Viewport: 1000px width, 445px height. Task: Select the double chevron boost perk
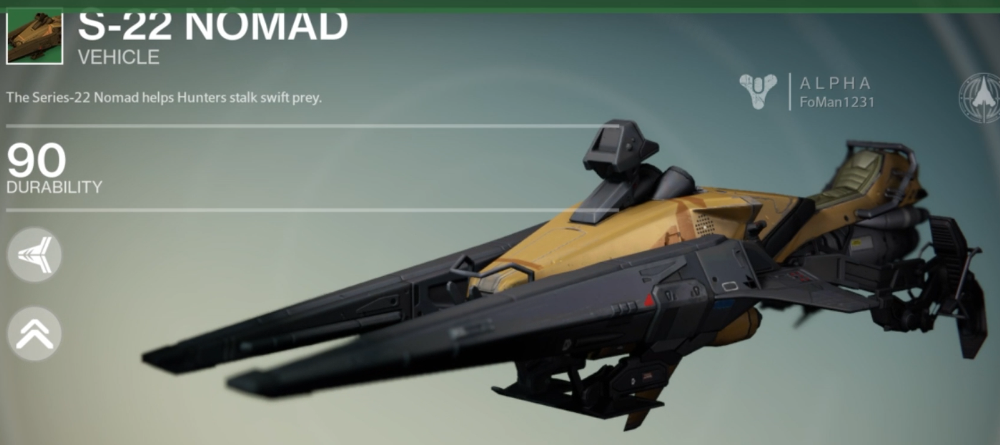(34, 333)
